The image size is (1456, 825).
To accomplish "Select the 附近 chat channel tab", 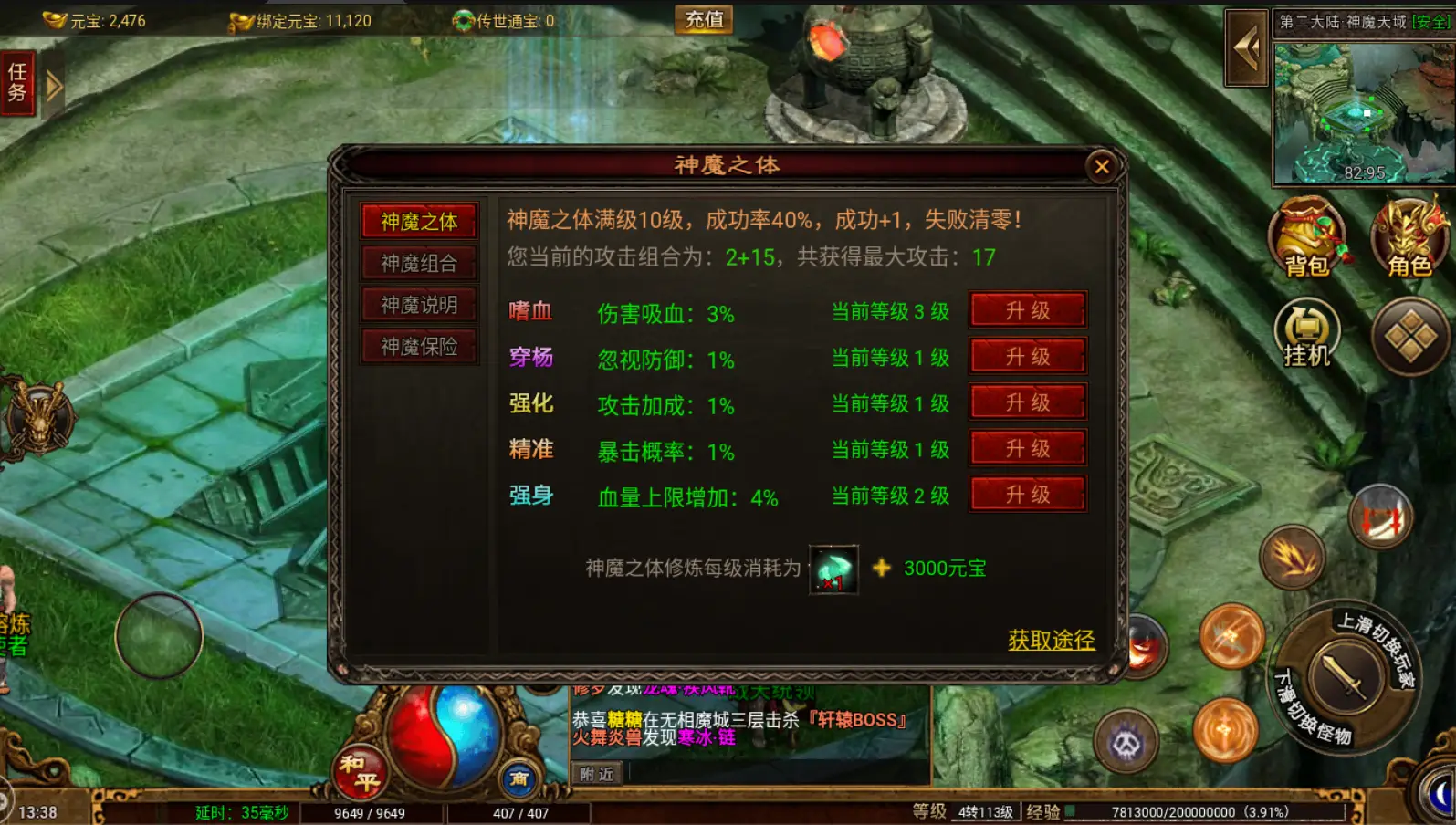I will click(x=595, y=773).
